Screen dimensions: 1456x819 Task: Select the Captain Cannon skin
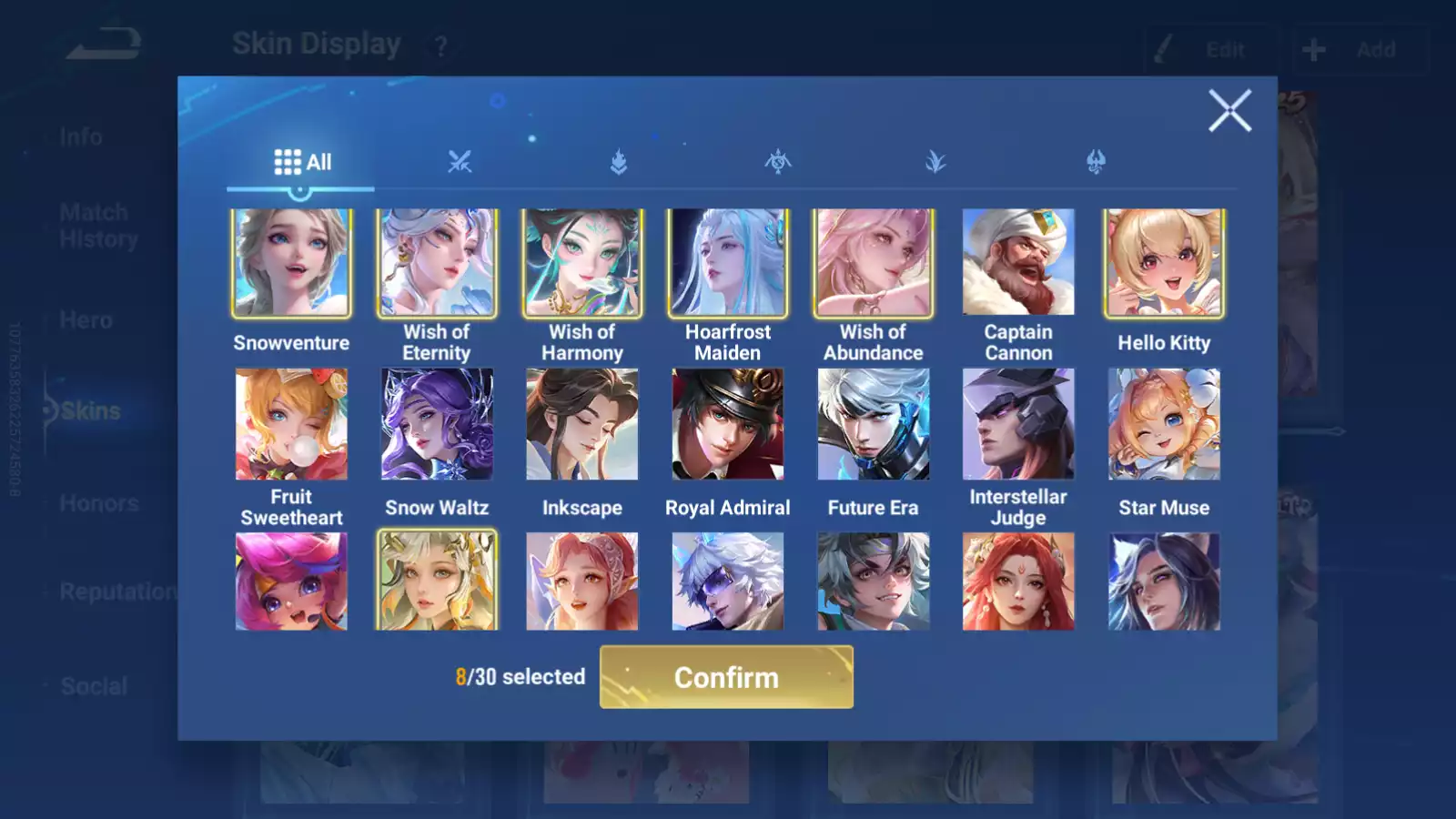[x=1018, y=263]
